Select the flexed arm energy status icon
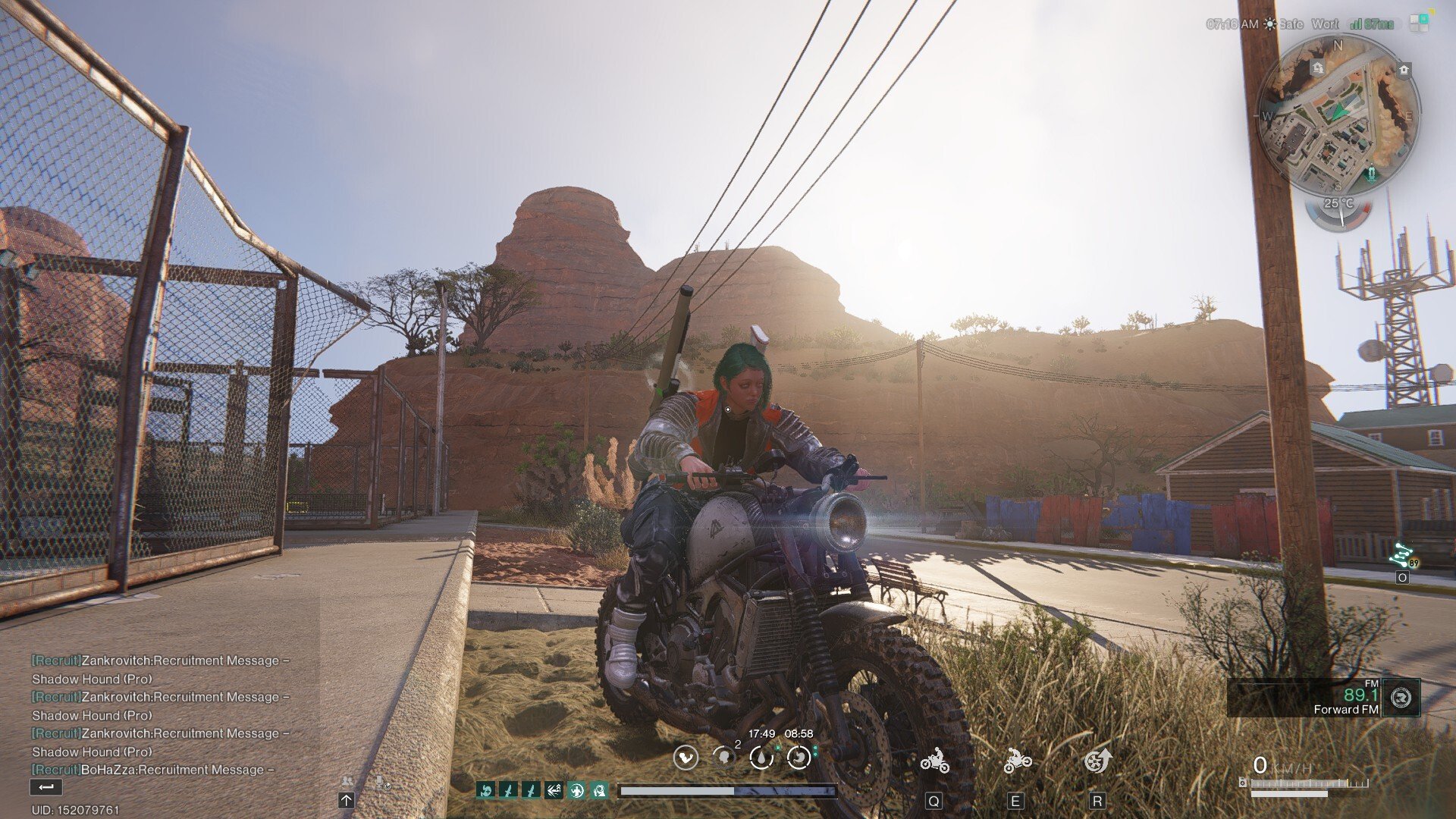This screenshot has height=819, width=1456. [x=686, y=757]
